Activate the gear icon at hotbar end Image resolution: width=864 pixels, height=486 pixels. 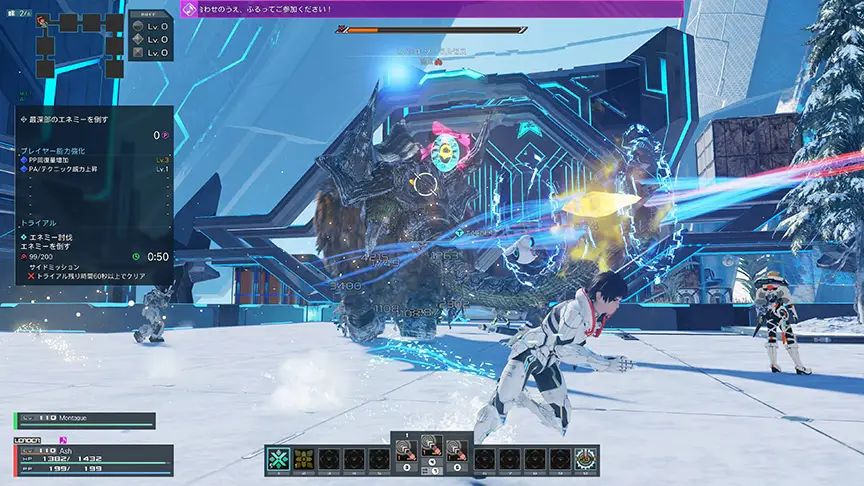(x=586, y=459)
